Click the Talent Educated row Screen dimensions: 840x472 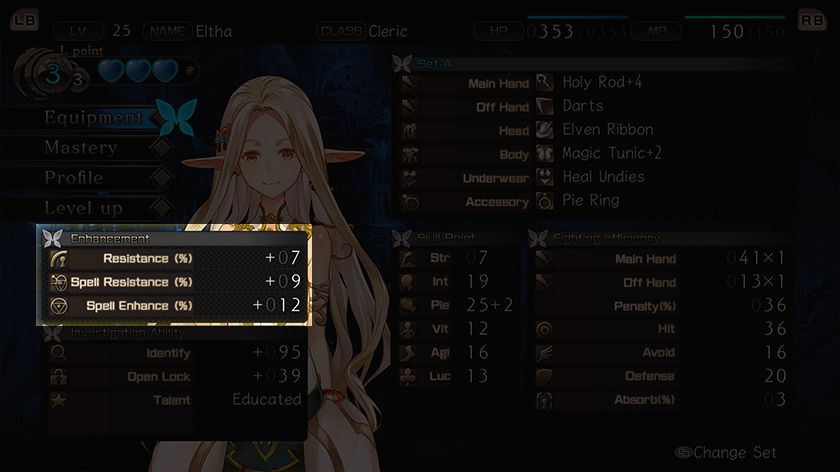[x=174, y=400]
